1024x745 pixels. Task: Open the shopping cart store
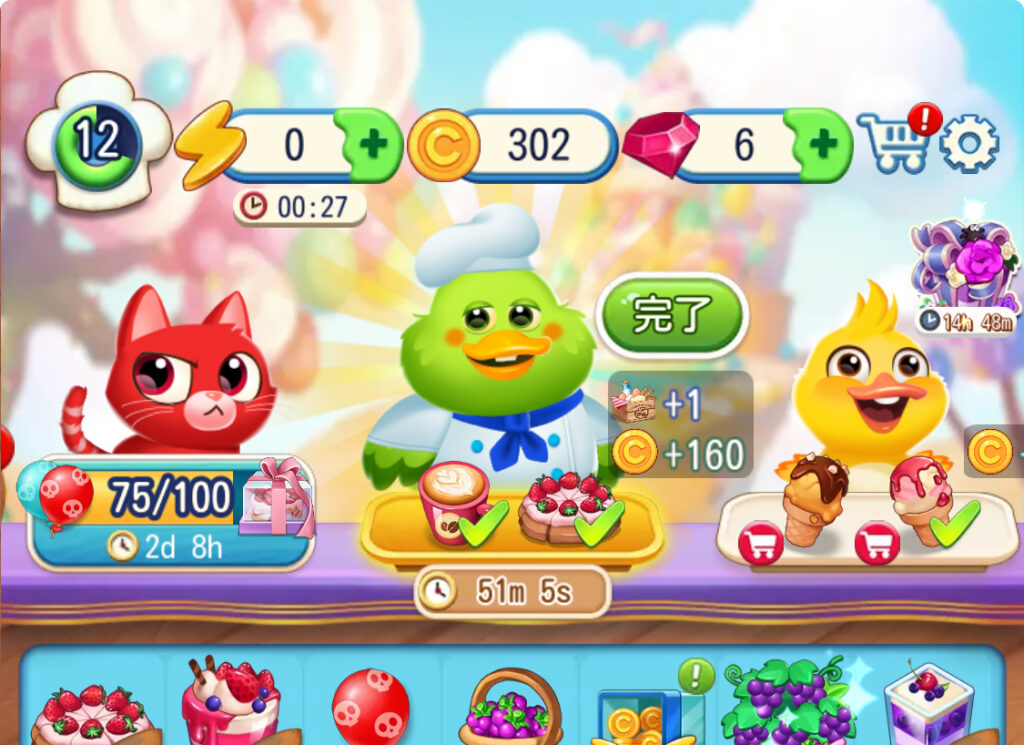(x=892, y=143)
